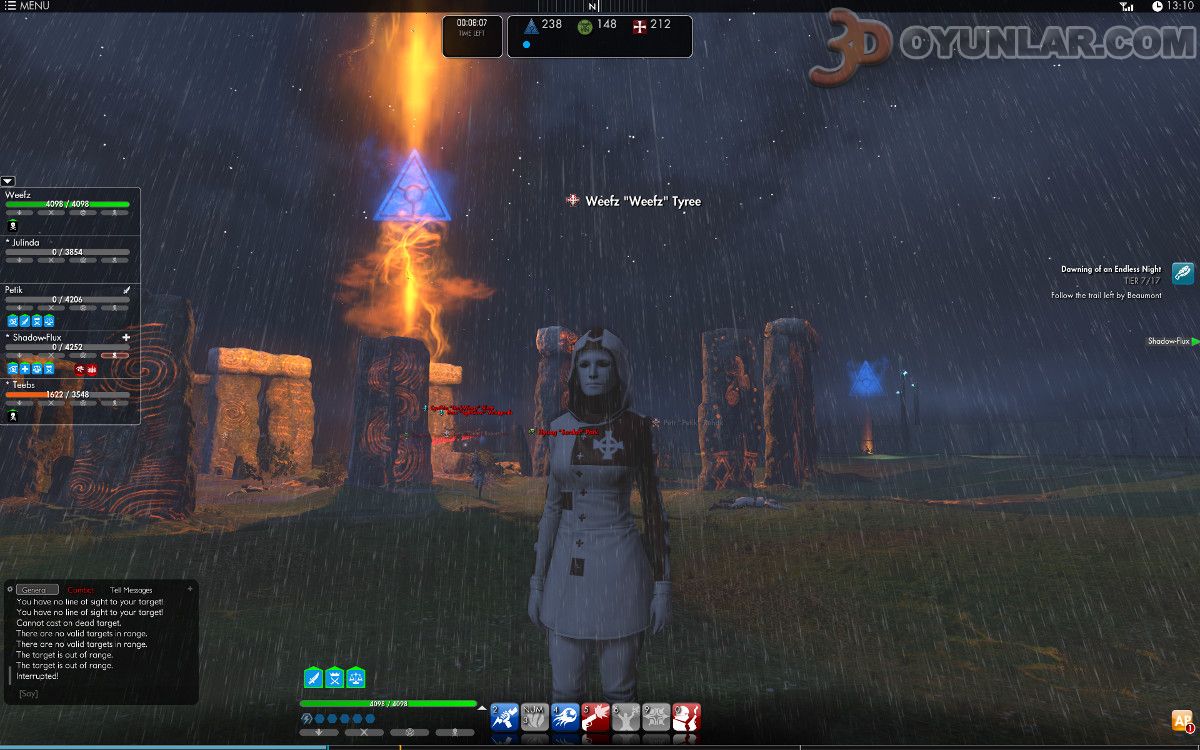Viewport: 1200px width, 750px height.
Task: Open the AP notification icon
Action: 1183,721
